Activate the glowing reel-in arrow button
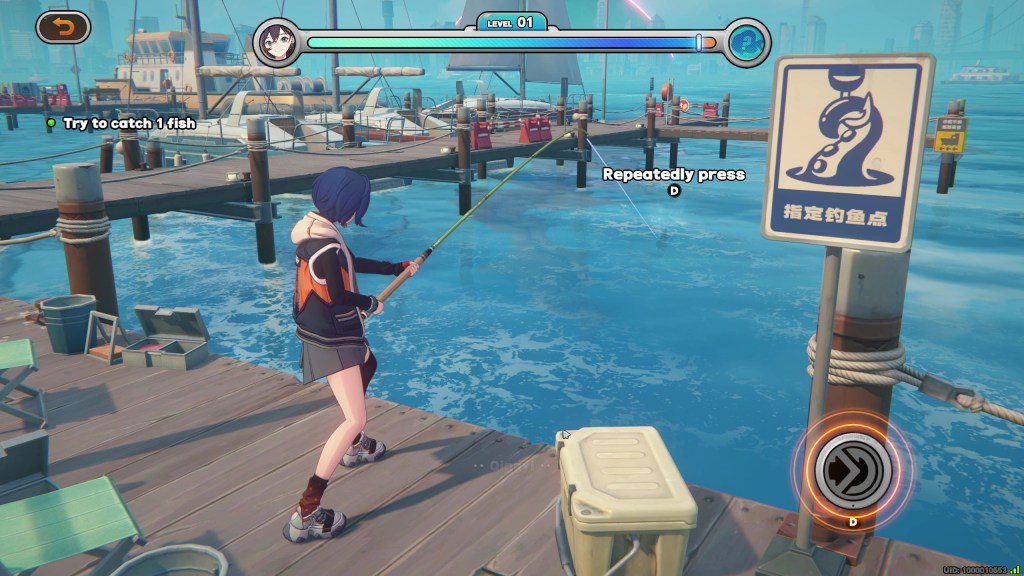The image size is (1024, 576). (x=852, y=468)
